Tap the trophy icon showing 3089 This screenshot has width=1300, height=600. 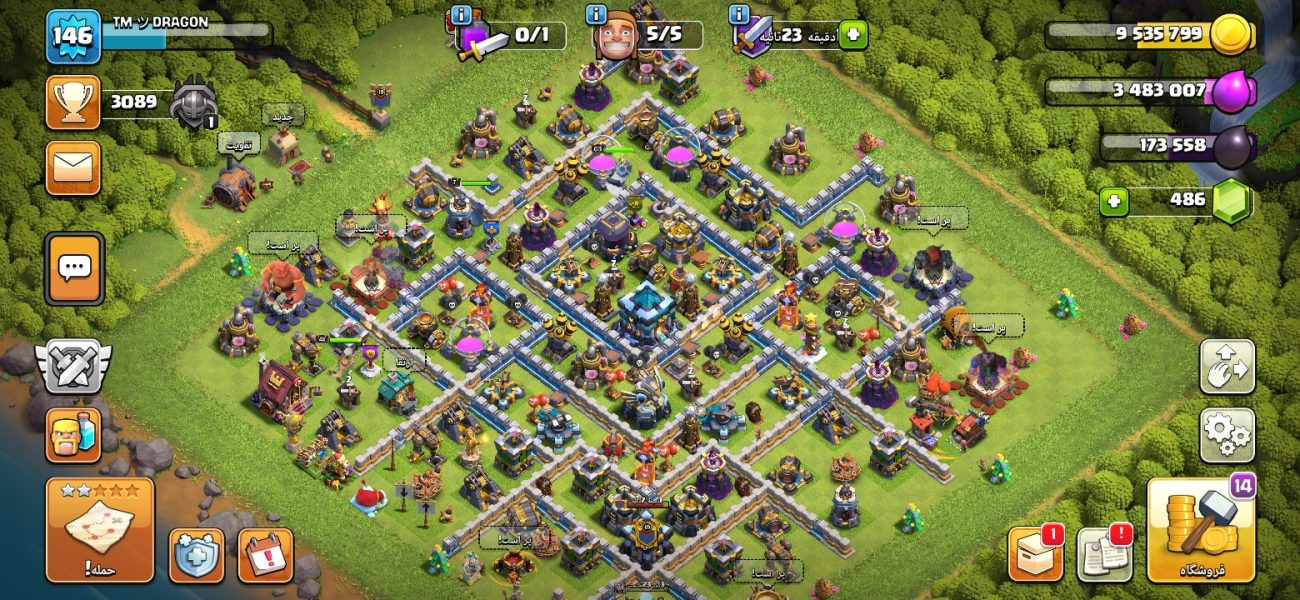pos(73,102)
